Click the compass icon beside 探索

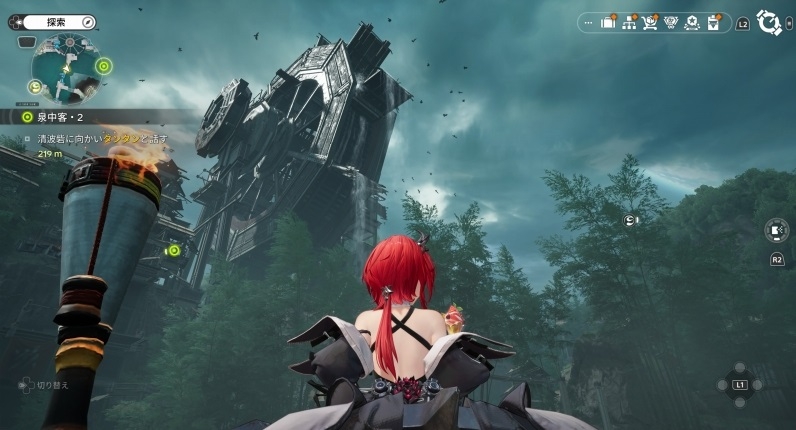tap(89, 21)
